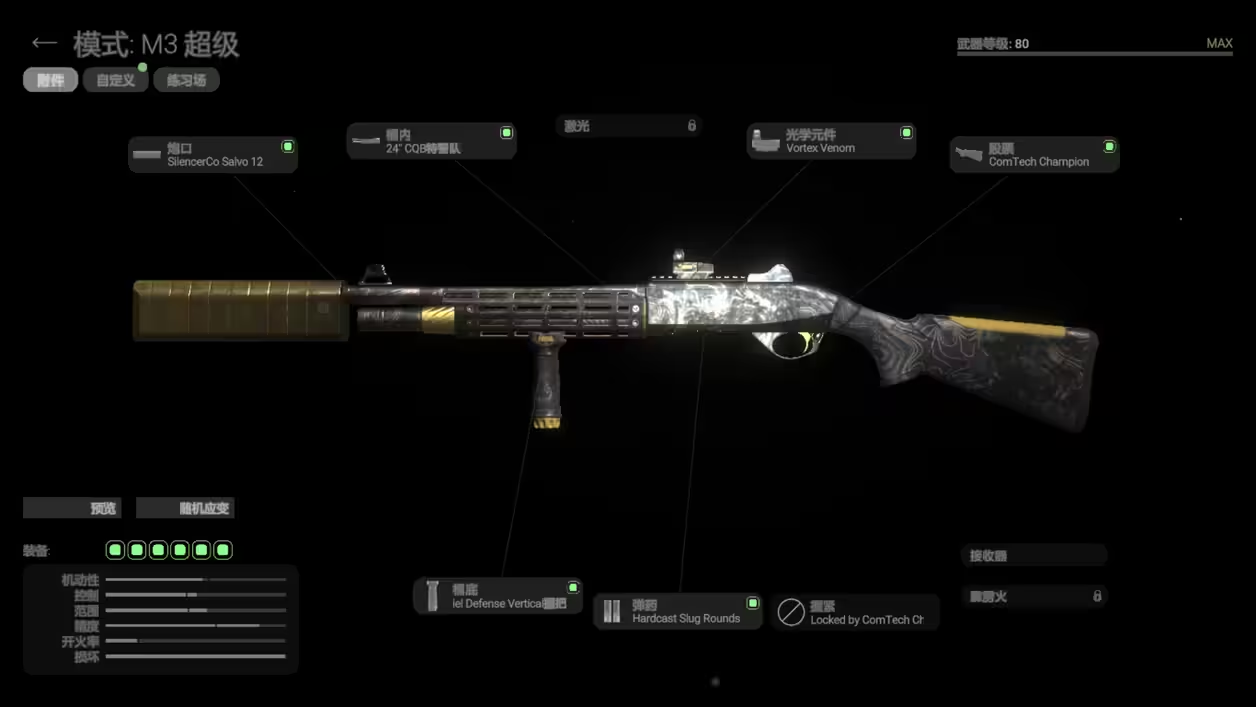Click the slot locked by ComTech
The width and height of the screenshot is (1256, 707).
coord(855,612)
